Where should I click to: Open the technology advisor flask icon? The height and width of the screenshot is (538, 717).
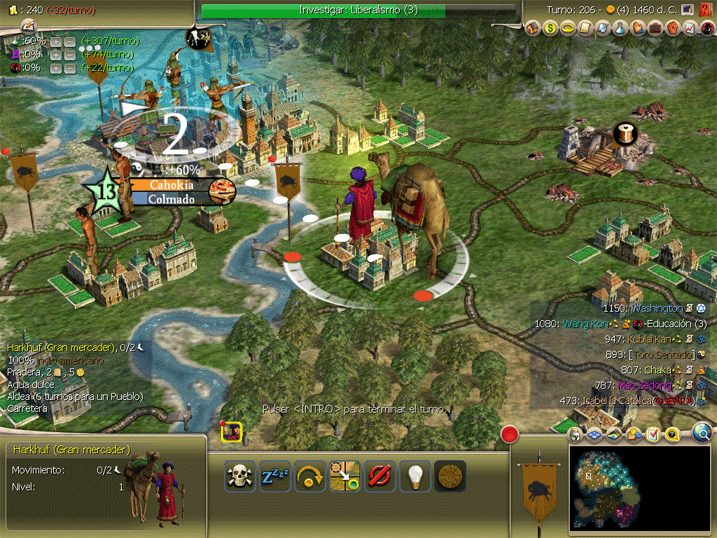[619, 29]
